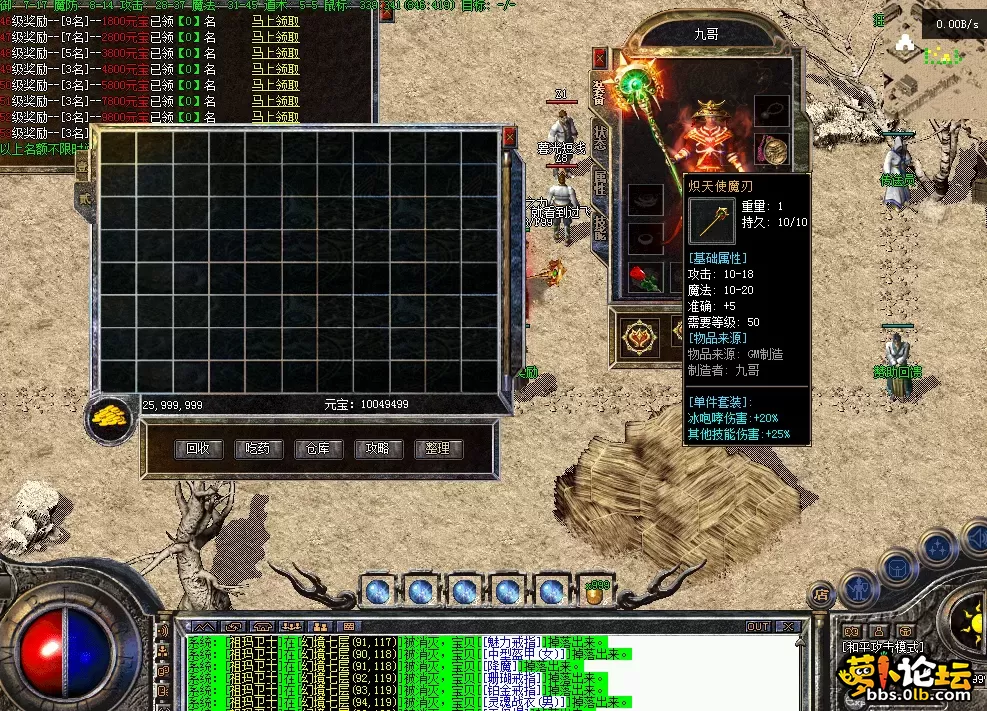The image size is (987, 711).
Task: Close the inventory bag window
Action: point(509,136)
